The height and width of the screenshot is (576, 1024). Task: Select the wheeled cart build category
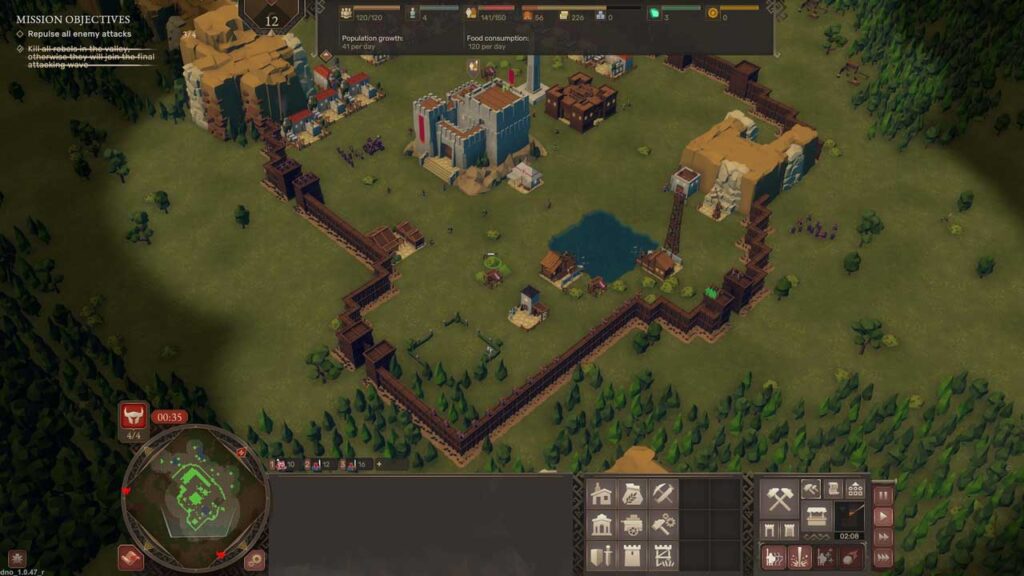click(x=632, y=525)
